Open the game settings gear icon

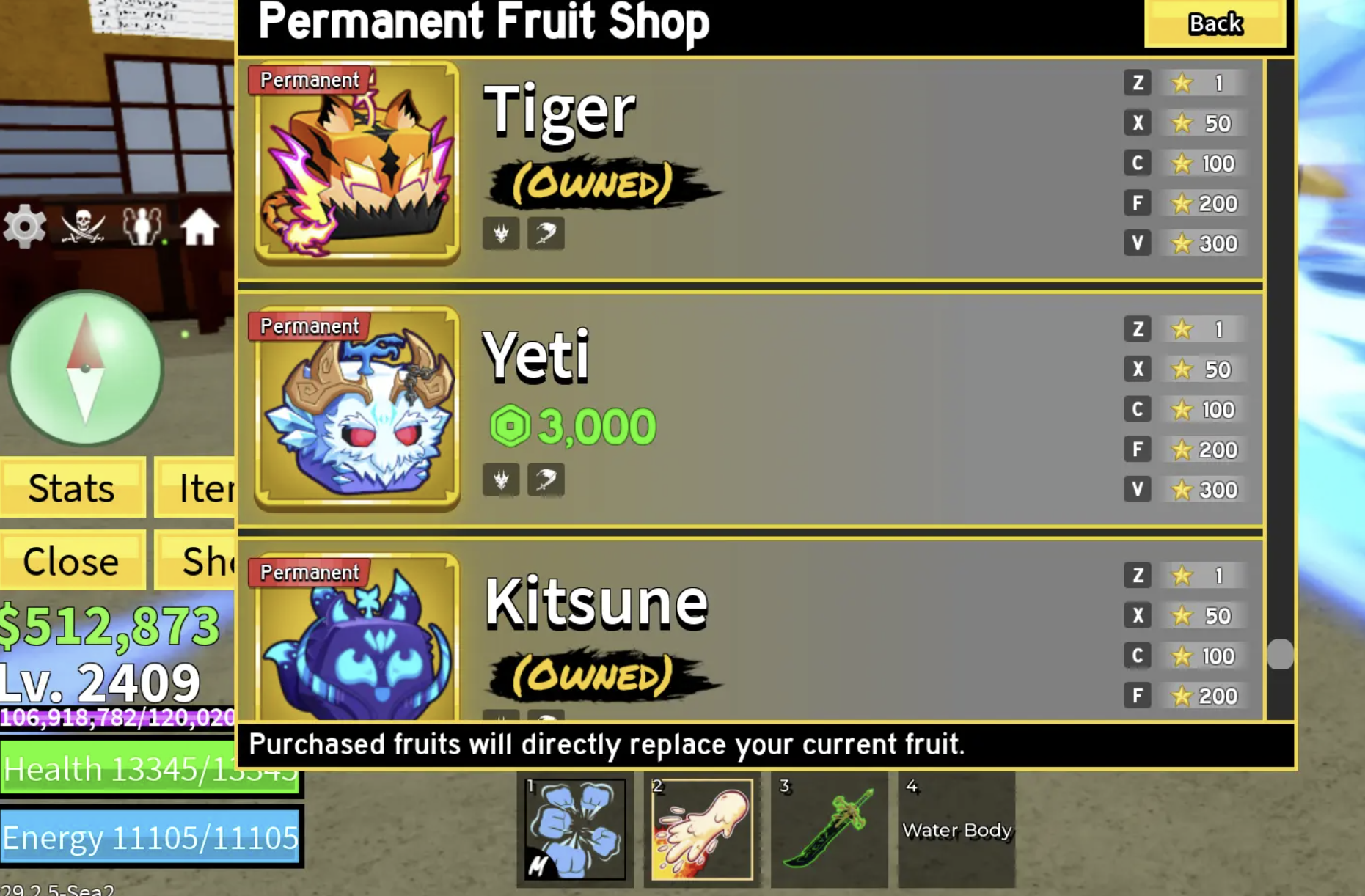coord(24,226)
